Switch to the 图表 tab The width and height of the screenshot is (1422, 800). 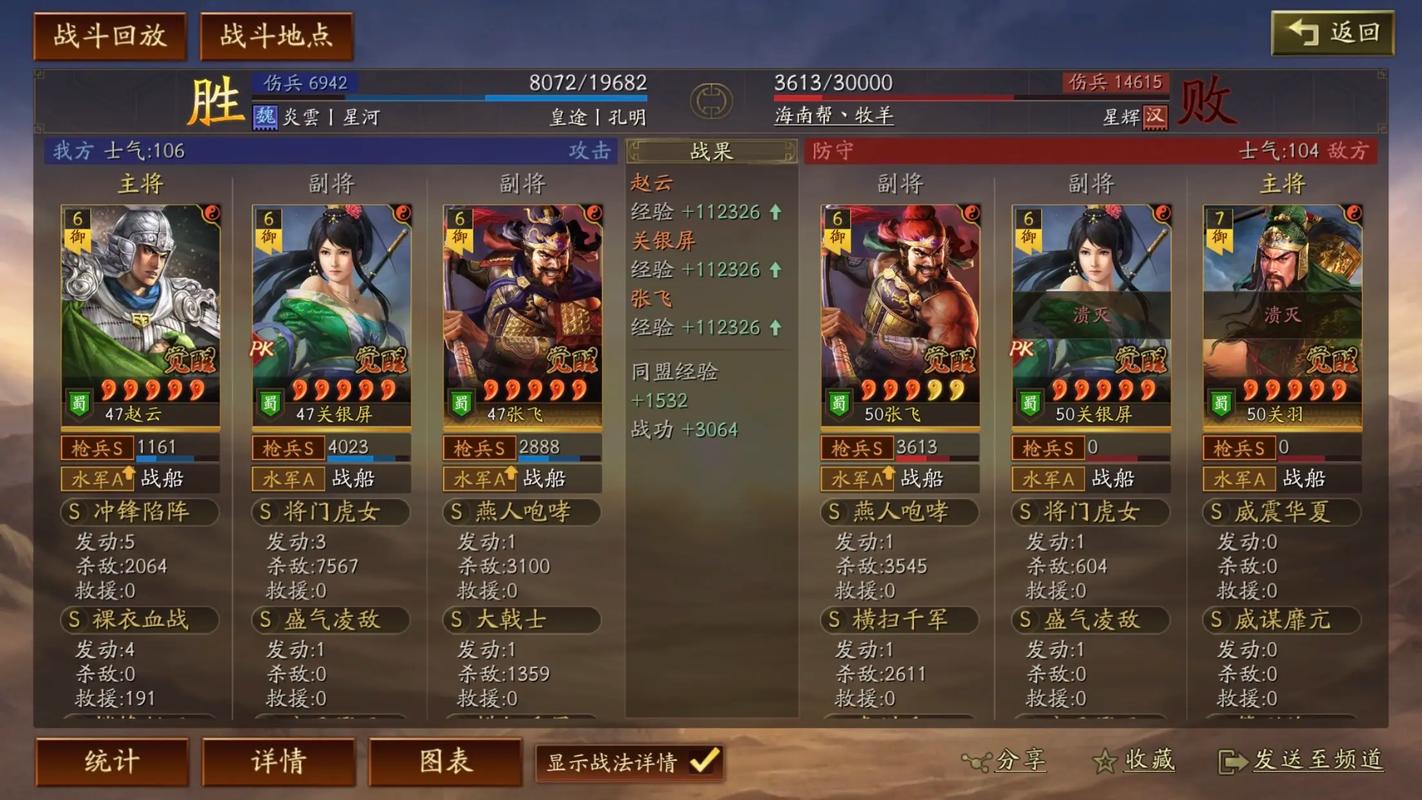pos(444,761)
